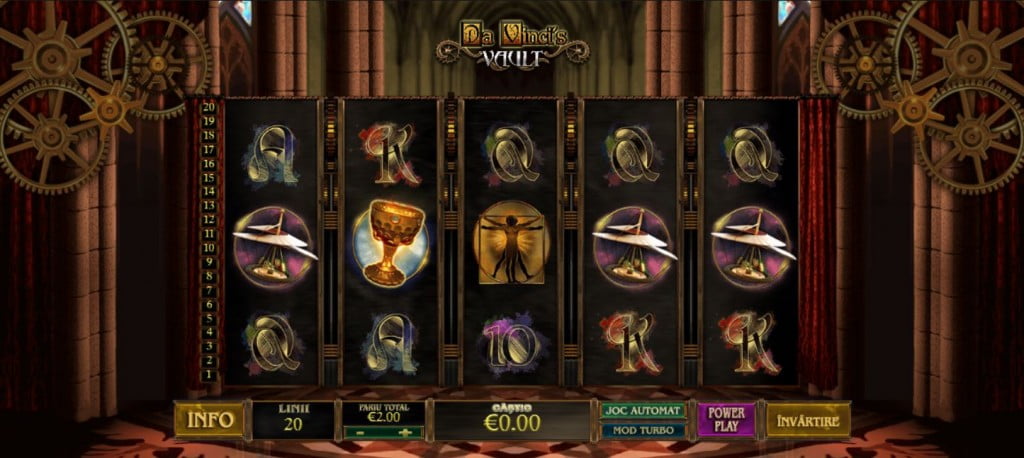Decrease total bet with minus button
The image size is (1024, 458).
coord(360,432)
